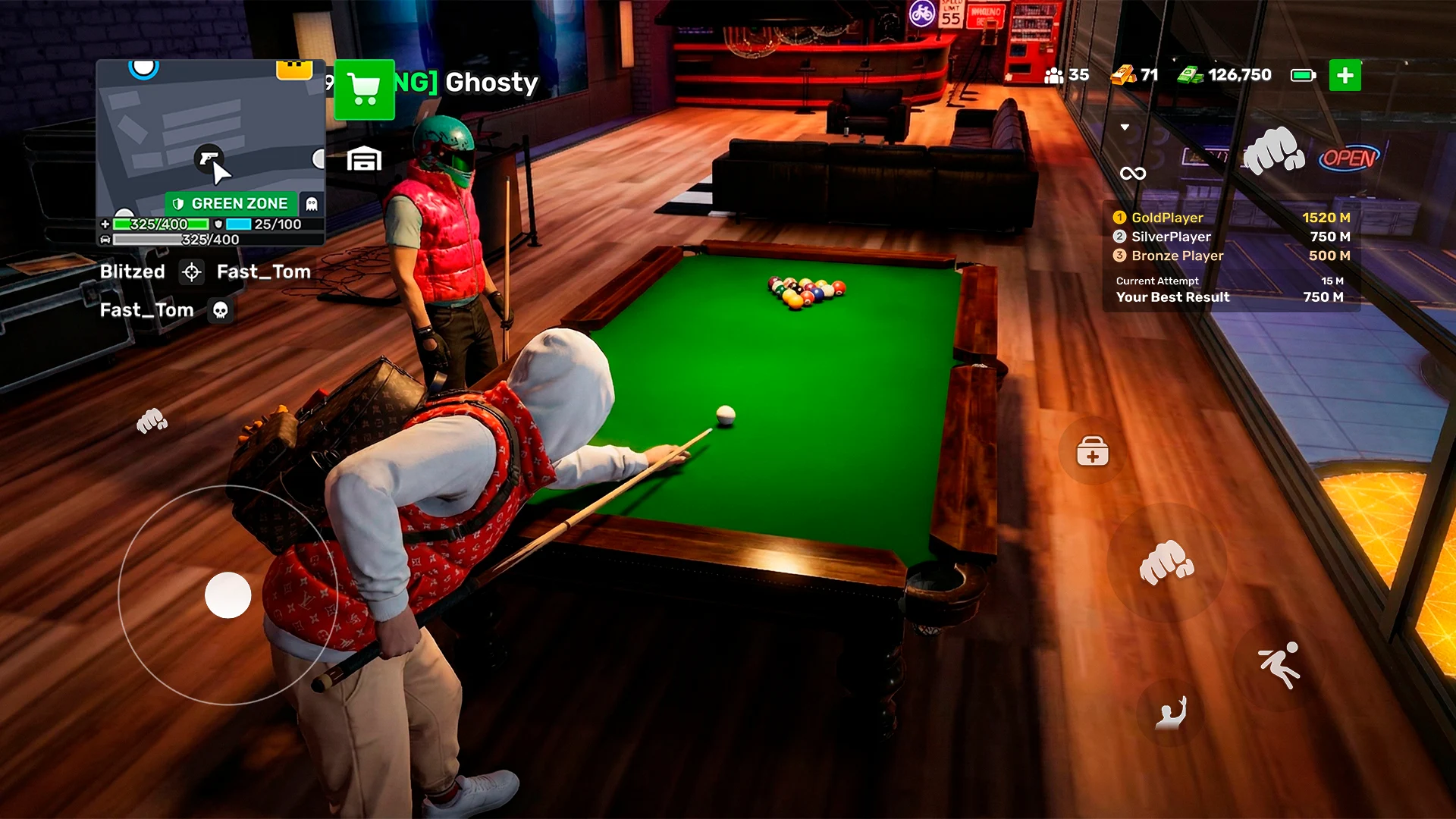Tap the hand-raise emote icon

point(1172,713)
